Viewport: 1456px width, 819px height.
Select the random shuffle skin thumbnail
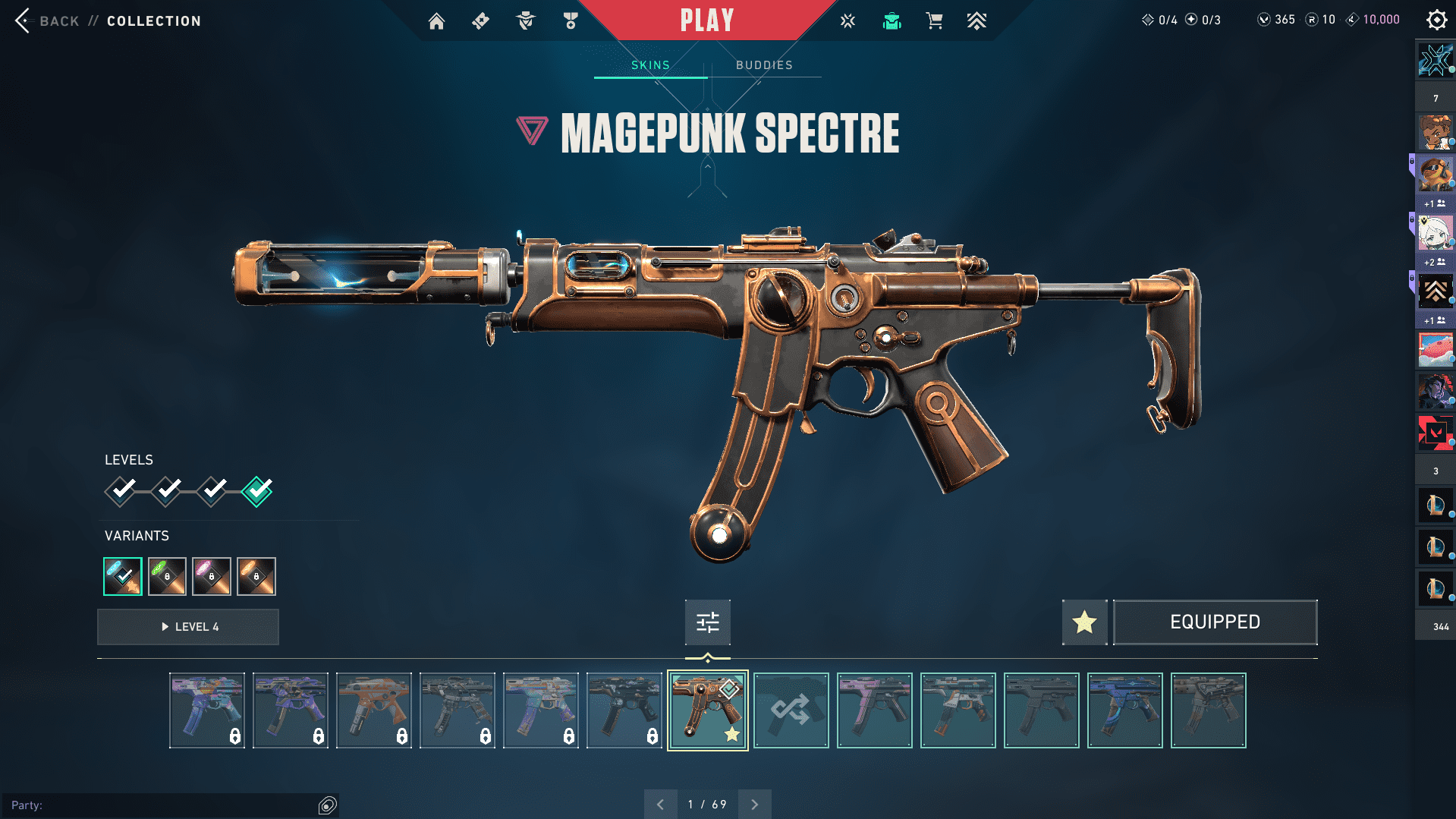(791, 710)
